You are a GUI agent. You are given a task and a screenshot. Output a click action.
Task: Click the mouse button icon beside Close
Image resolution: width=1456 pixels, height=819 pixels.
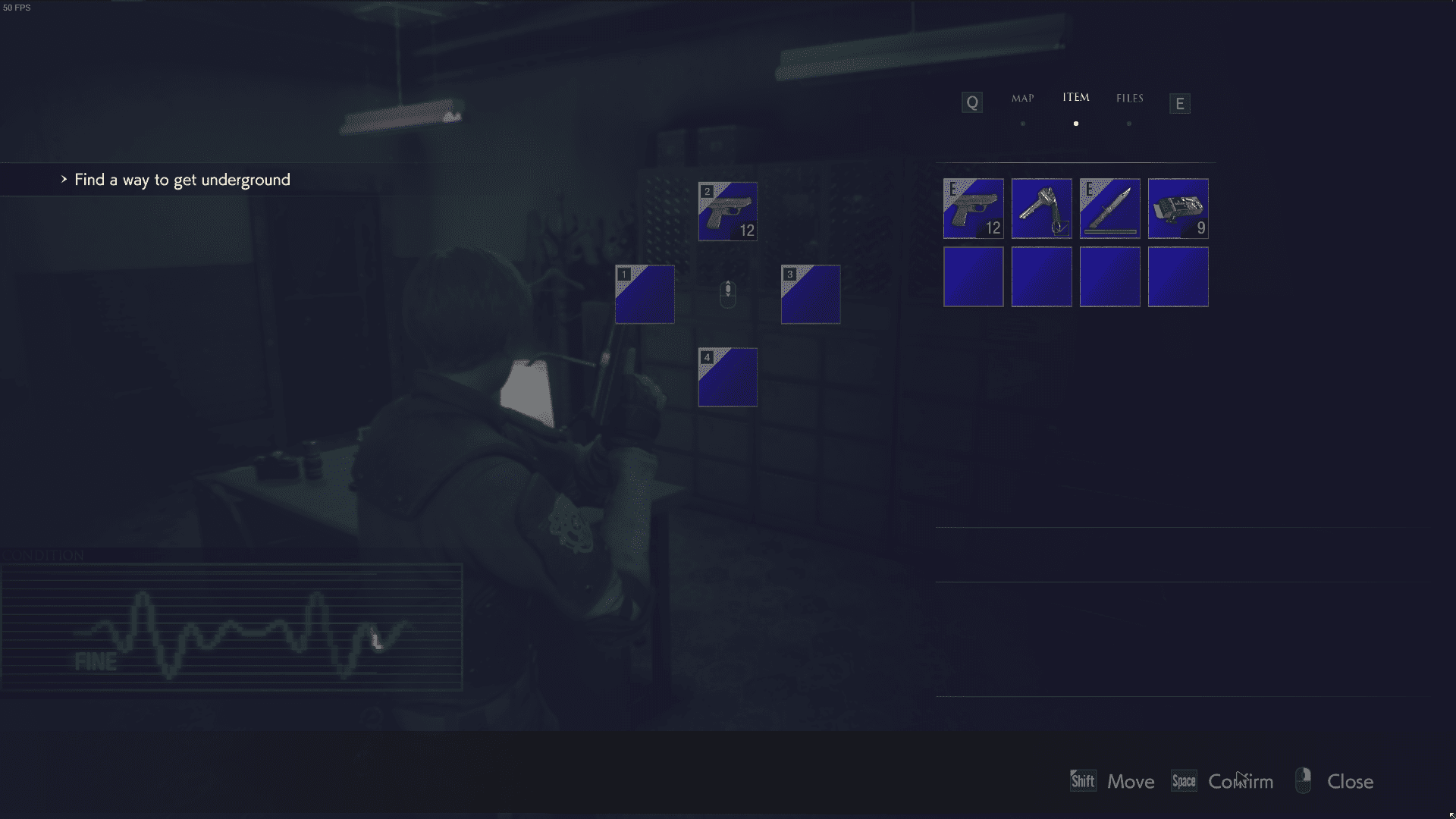click(1304, 780)
